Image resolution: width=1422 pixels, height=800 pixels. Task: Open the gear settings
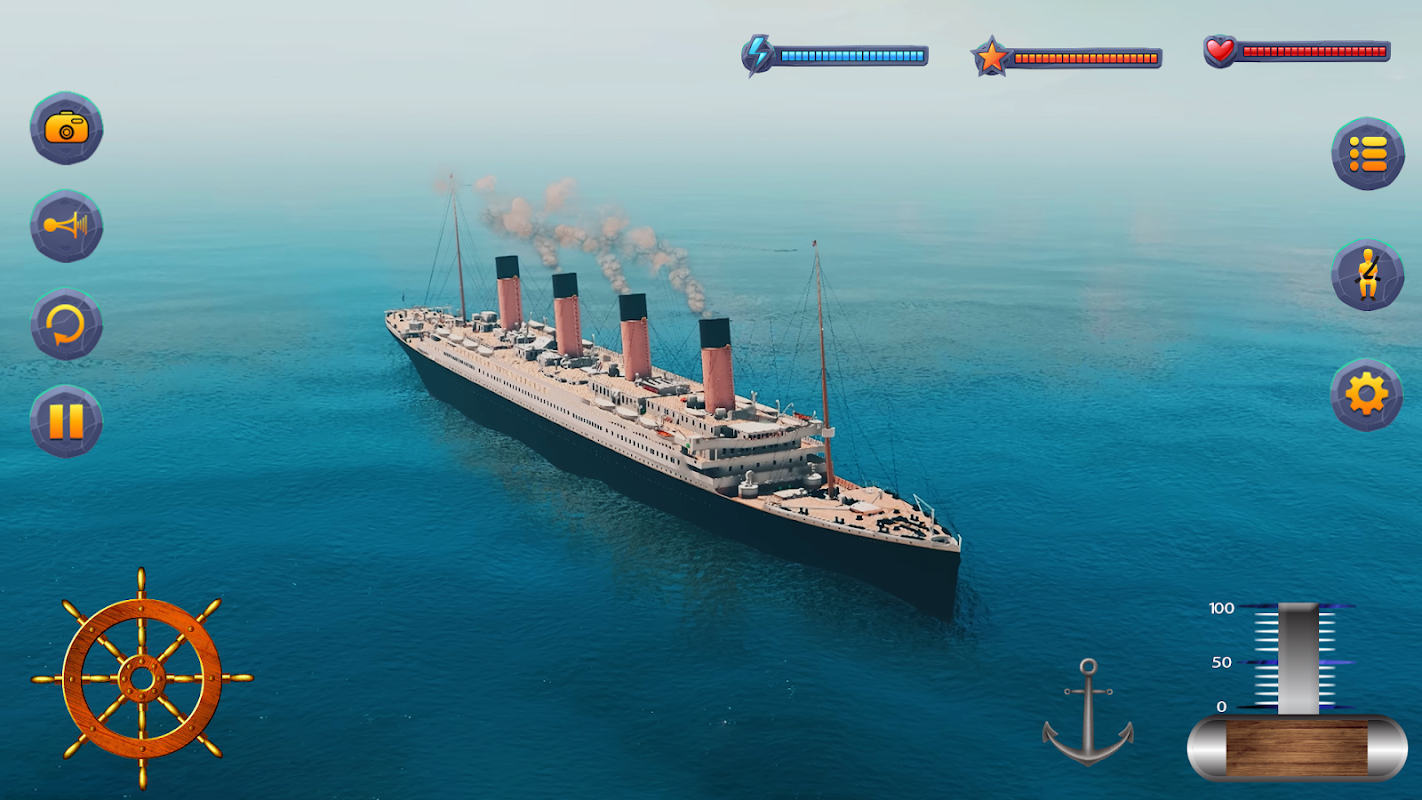tap(1367, 395)
